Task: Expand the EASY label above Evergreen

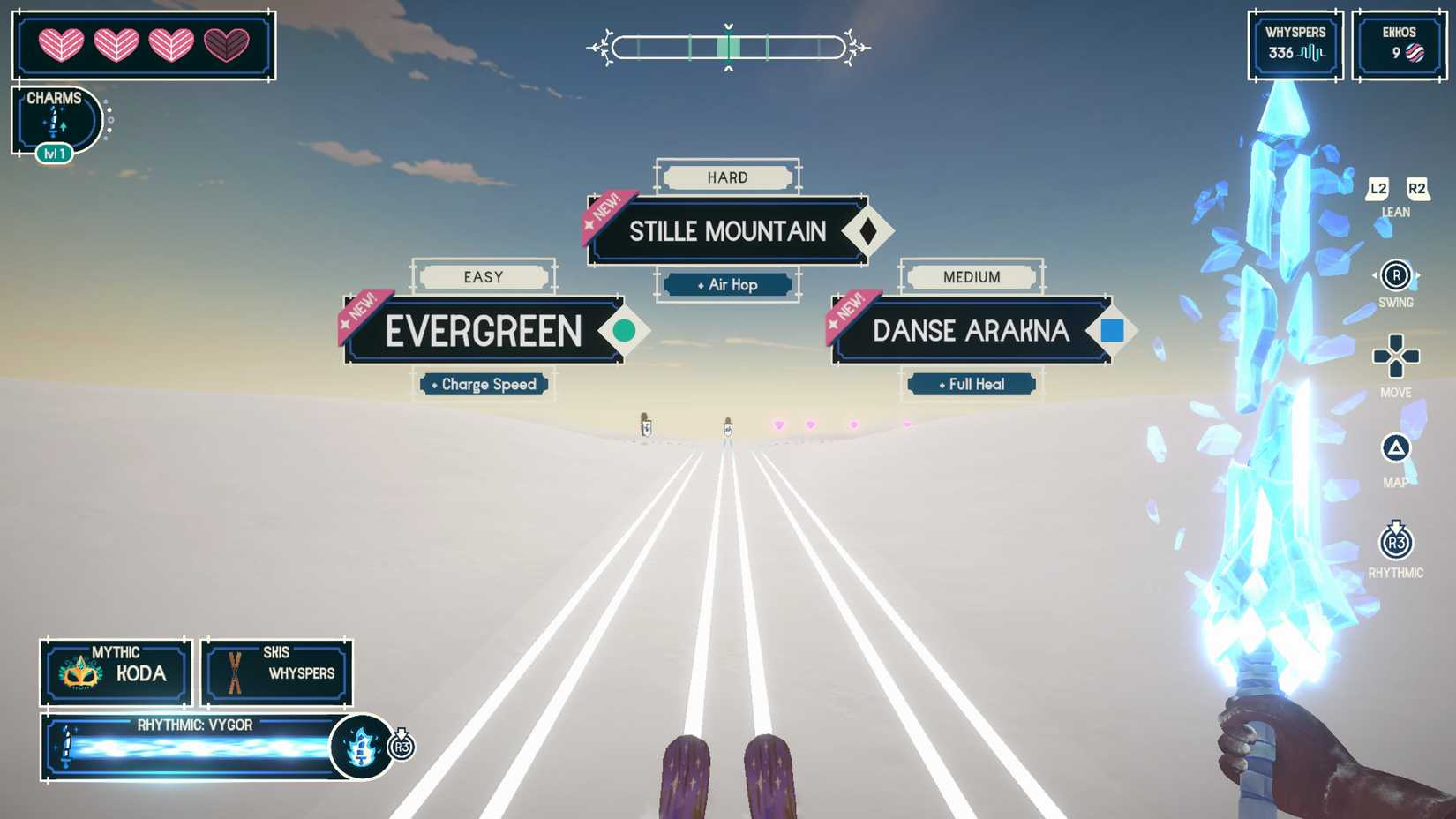Action: click(483, 277)
